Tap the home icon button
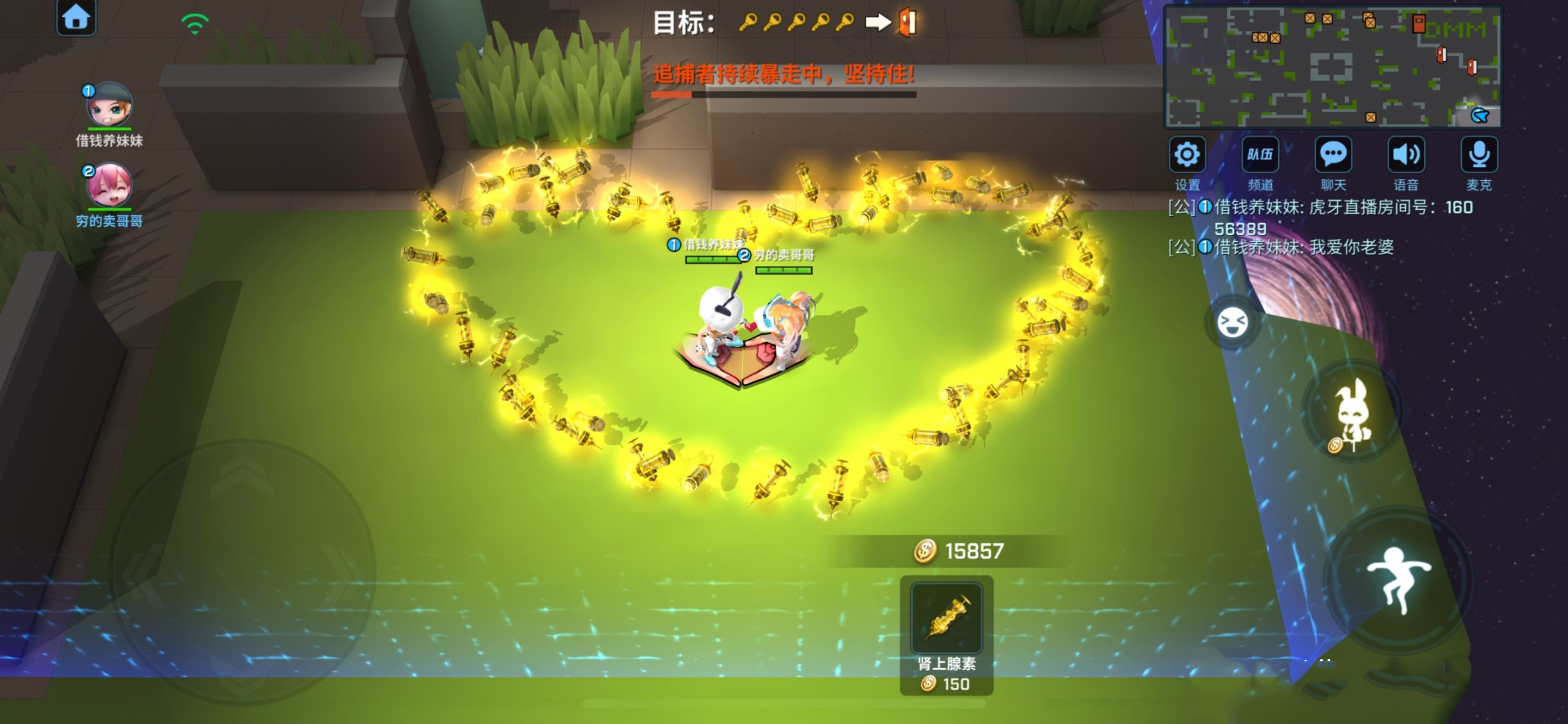 76,17
